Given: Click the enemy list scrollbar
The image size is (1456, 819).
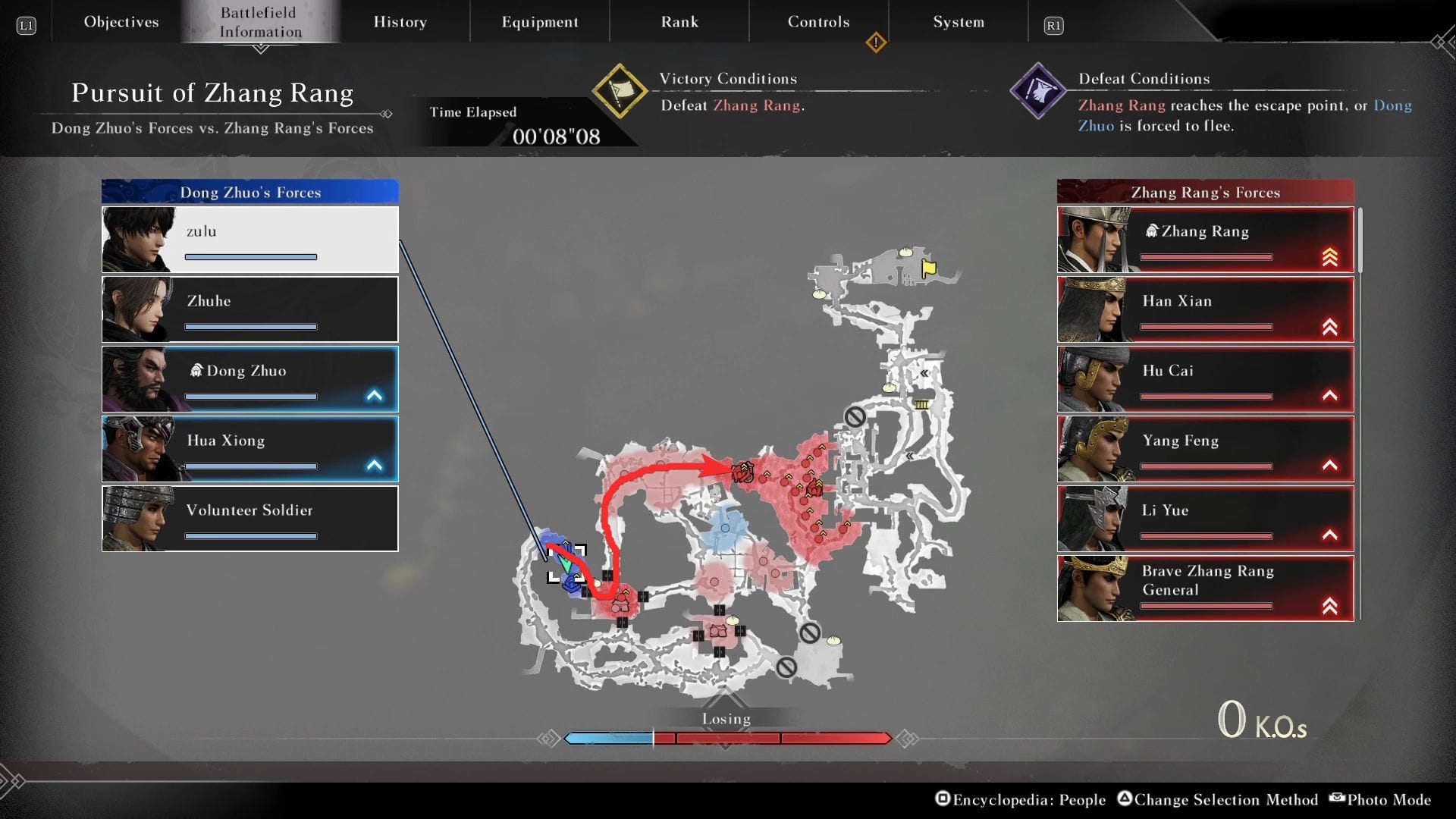Looking at the screenshot, I should 1360,241.
